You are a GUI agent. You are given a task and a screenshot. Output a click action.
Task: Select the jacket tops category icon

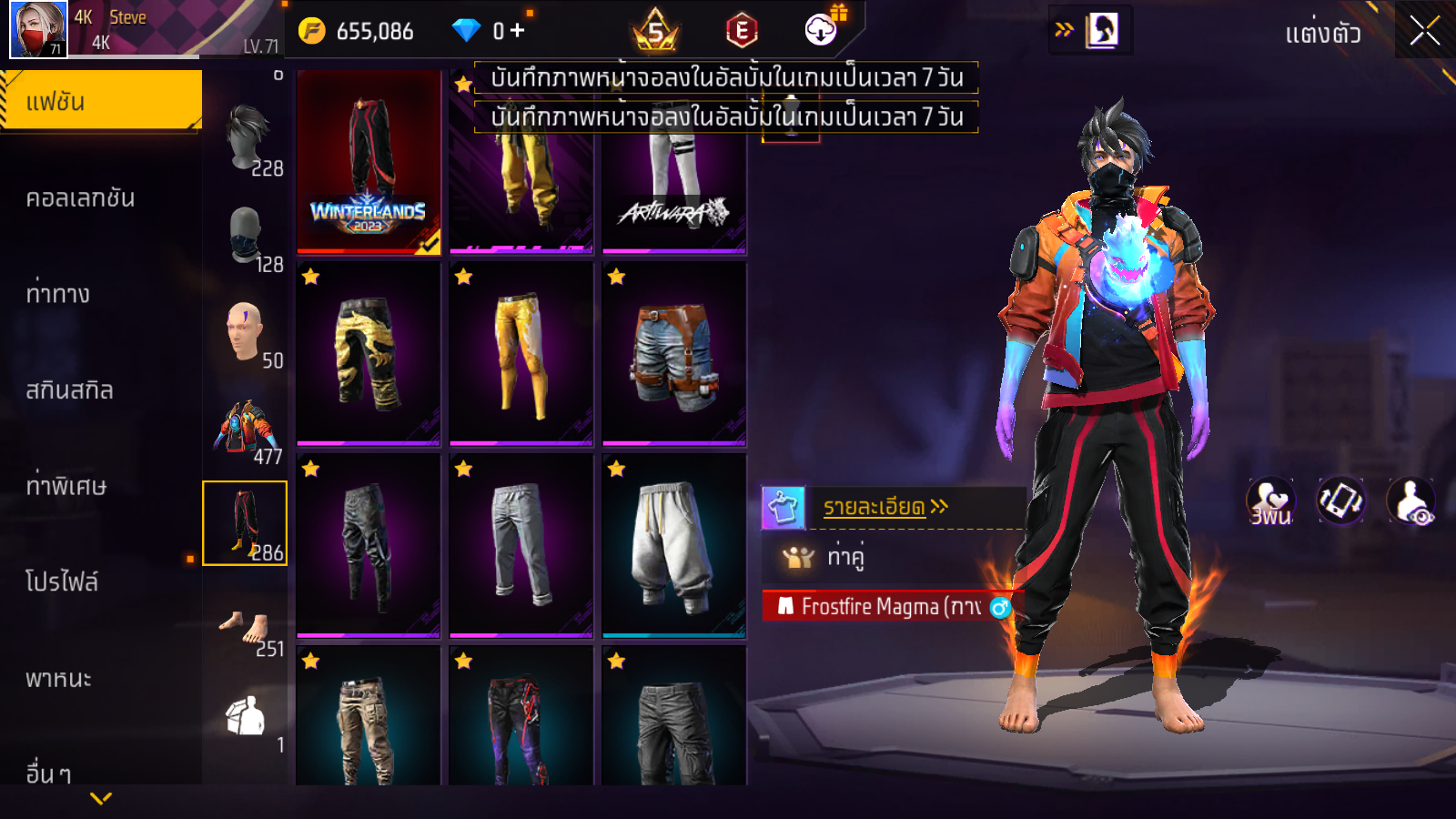point(244,428)
